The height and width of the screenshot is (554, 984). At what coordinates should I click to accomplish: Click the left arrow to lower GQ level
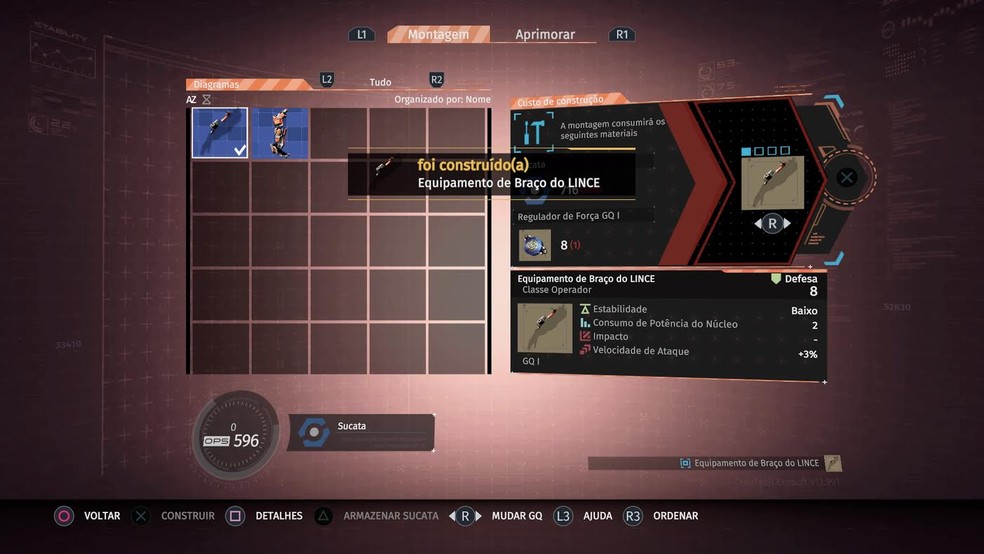click(756, 224)
